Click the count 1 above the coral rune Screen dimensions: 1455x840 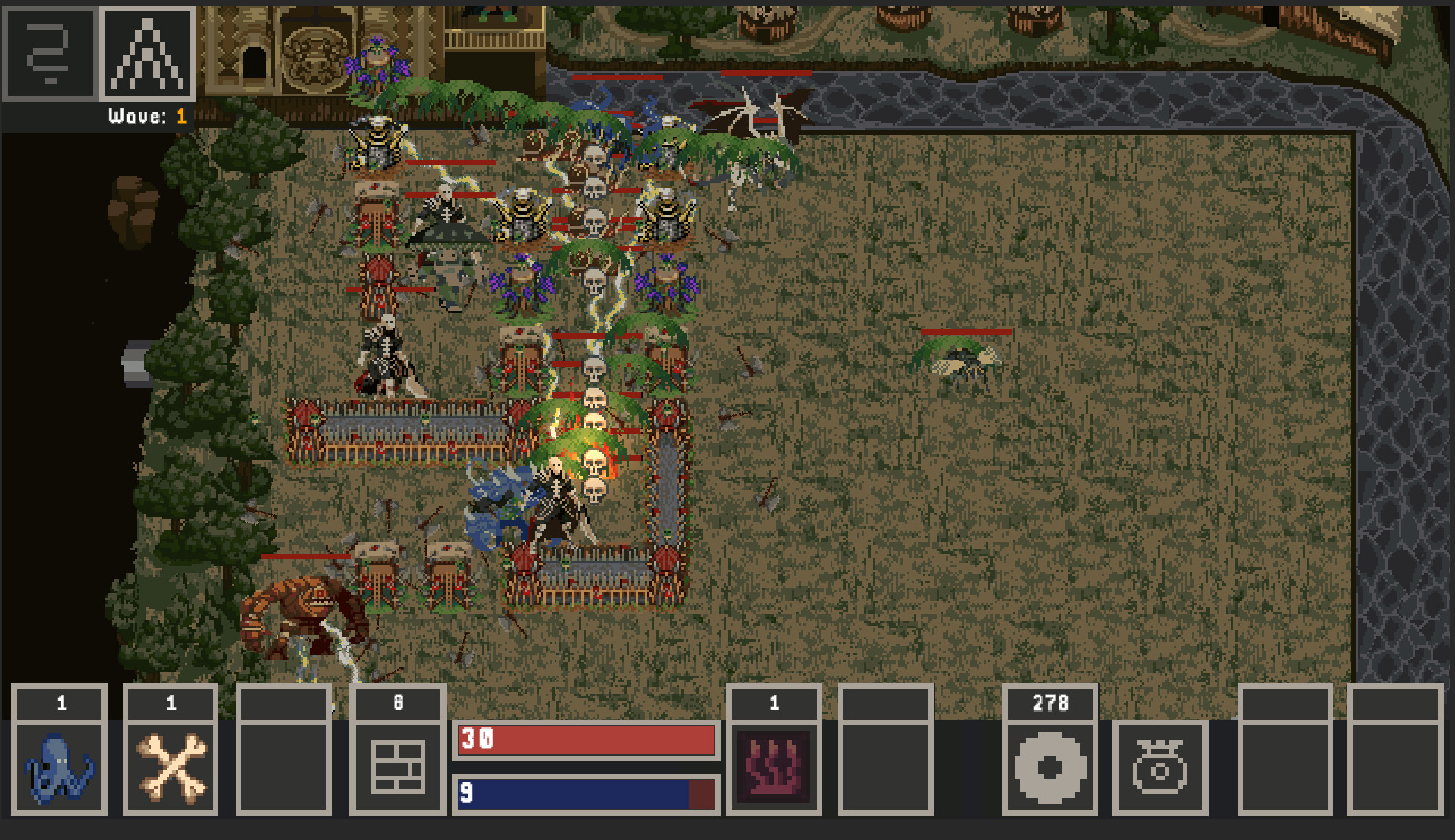point(773,703)
